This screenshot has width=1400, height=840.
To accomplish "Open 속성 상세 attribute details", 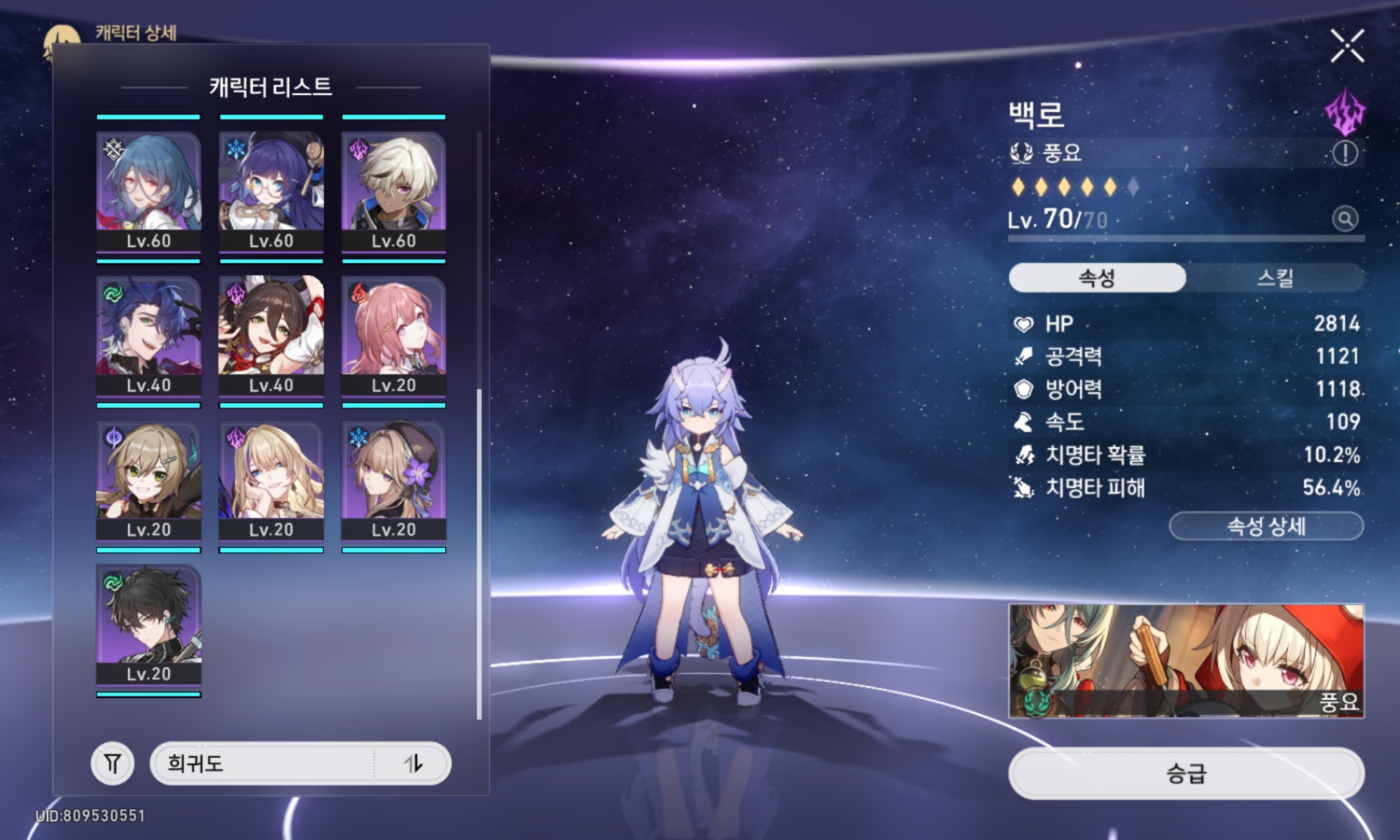I will (x=1266, y=526).
